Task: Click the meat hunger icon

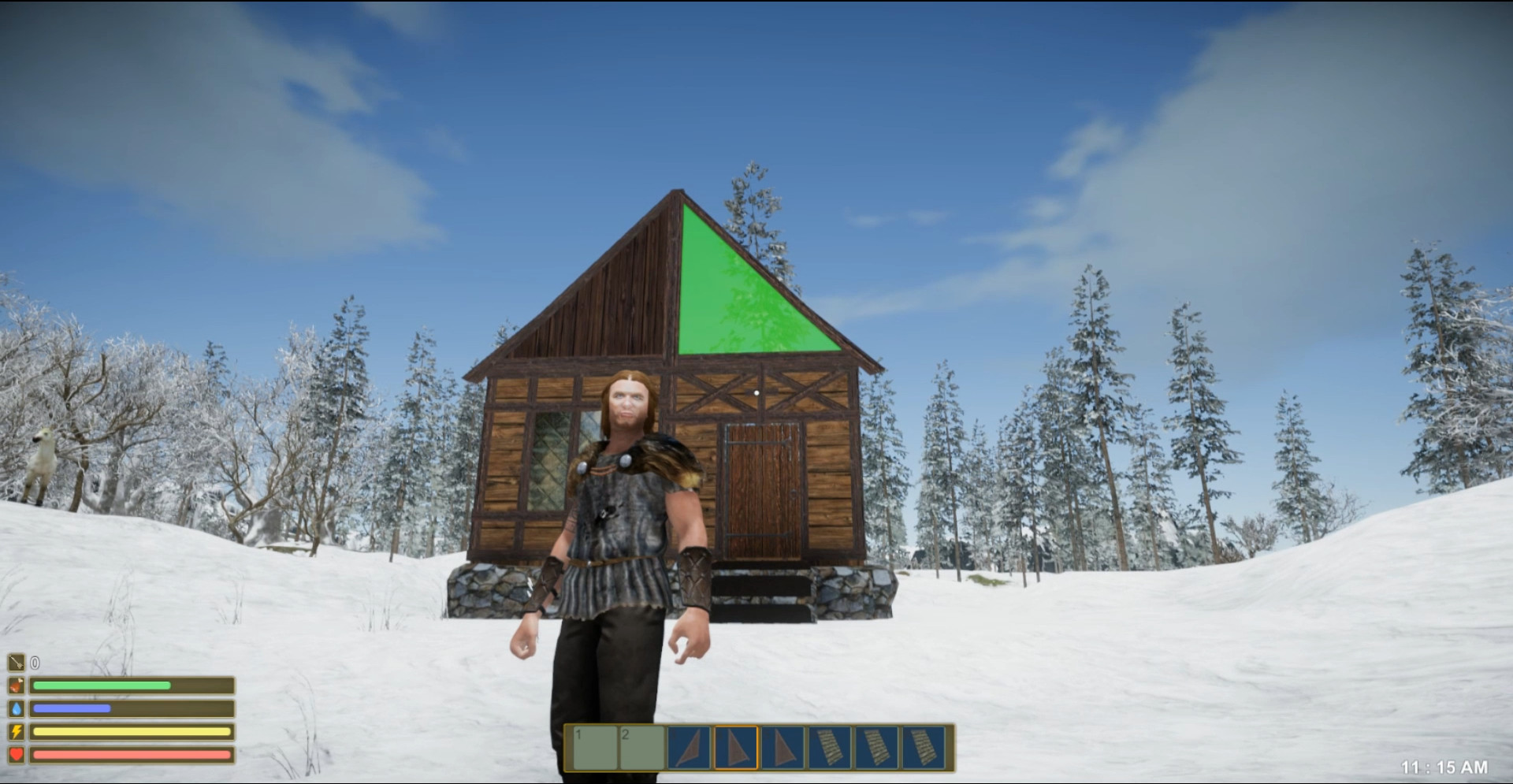Action: [17, 685]
